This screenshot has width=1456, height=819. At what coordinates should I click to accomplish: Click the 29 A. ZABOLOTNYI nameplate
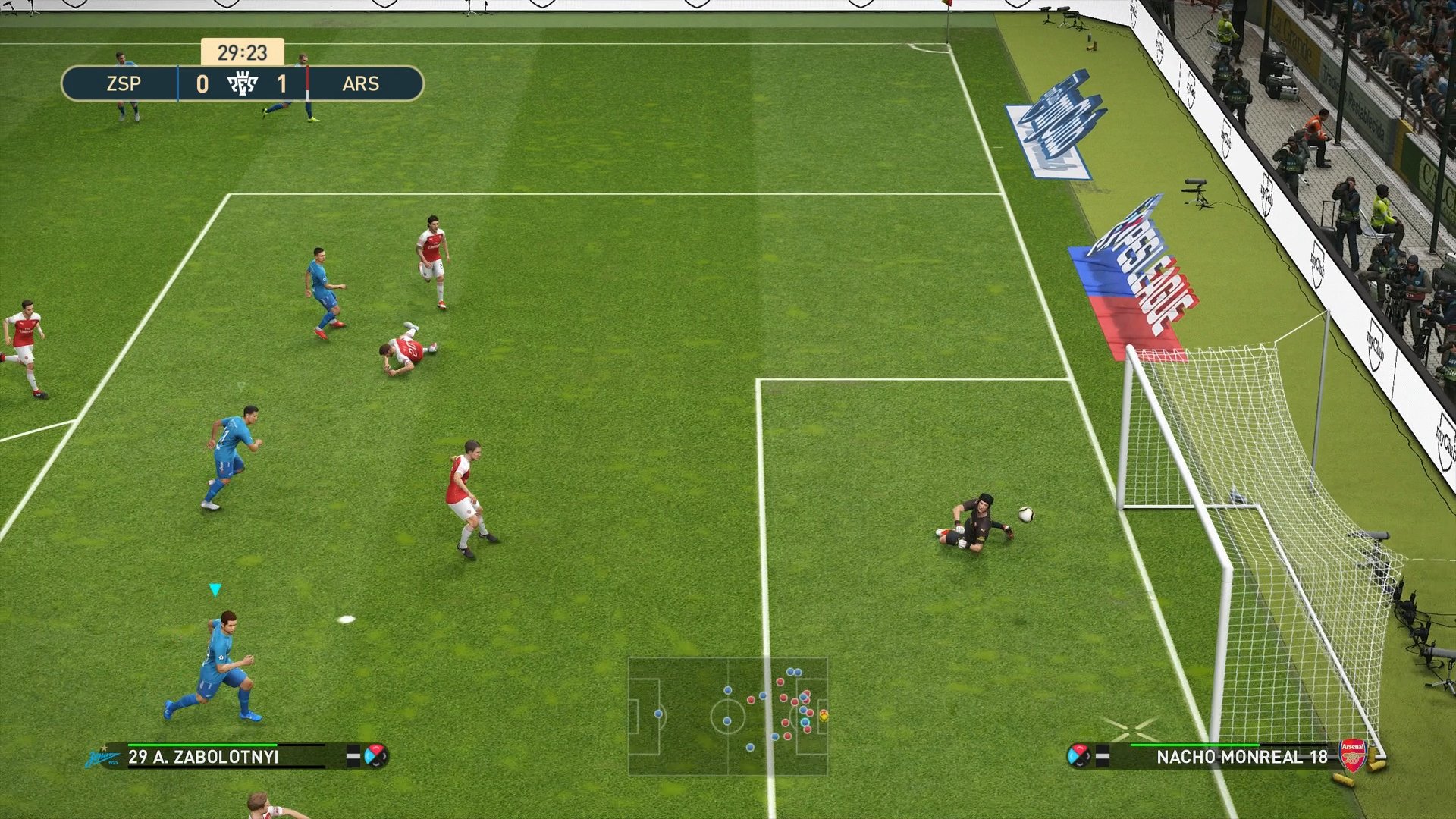tap(203, 756)
